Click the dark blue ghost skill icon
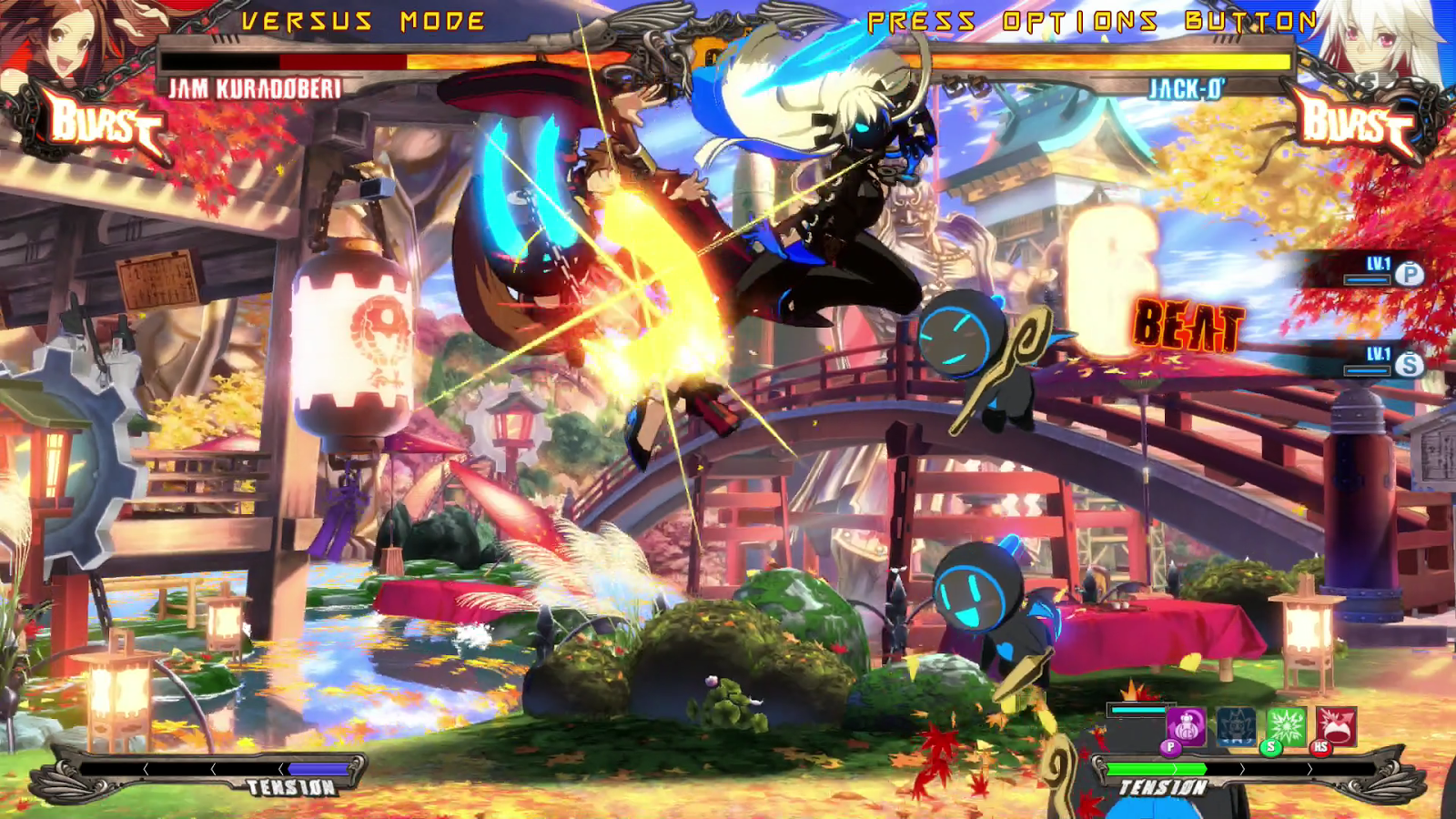Image resolution: width=1456 pixels, height=819 pixels. pos(1236,727)
